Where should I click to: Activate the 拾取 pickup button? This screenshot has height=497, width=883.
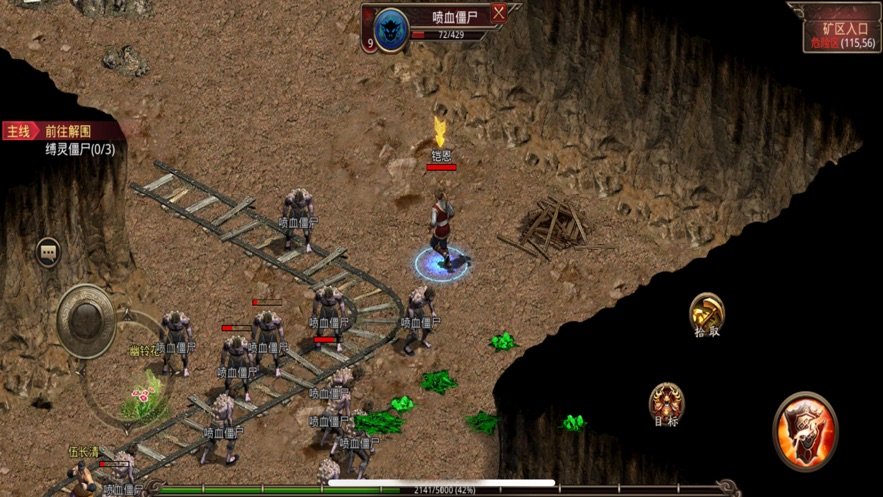pos(707,312)
